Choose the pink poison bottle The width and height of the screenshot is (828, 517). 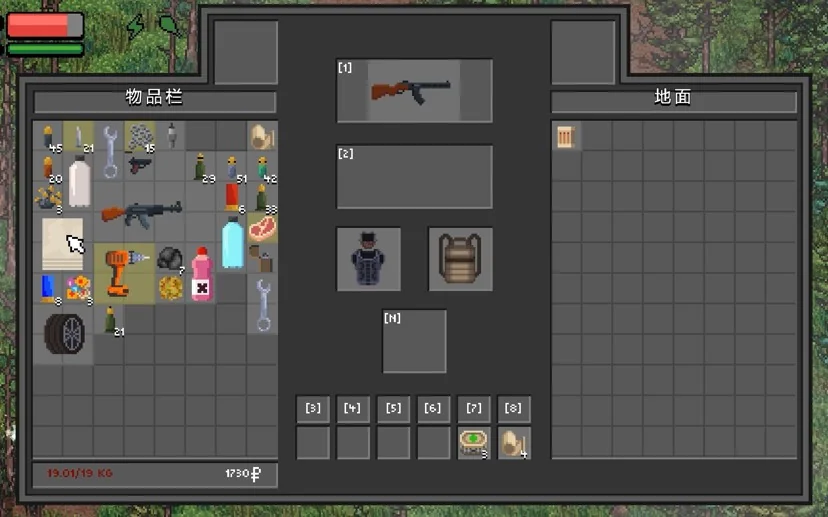click(201, 274)
